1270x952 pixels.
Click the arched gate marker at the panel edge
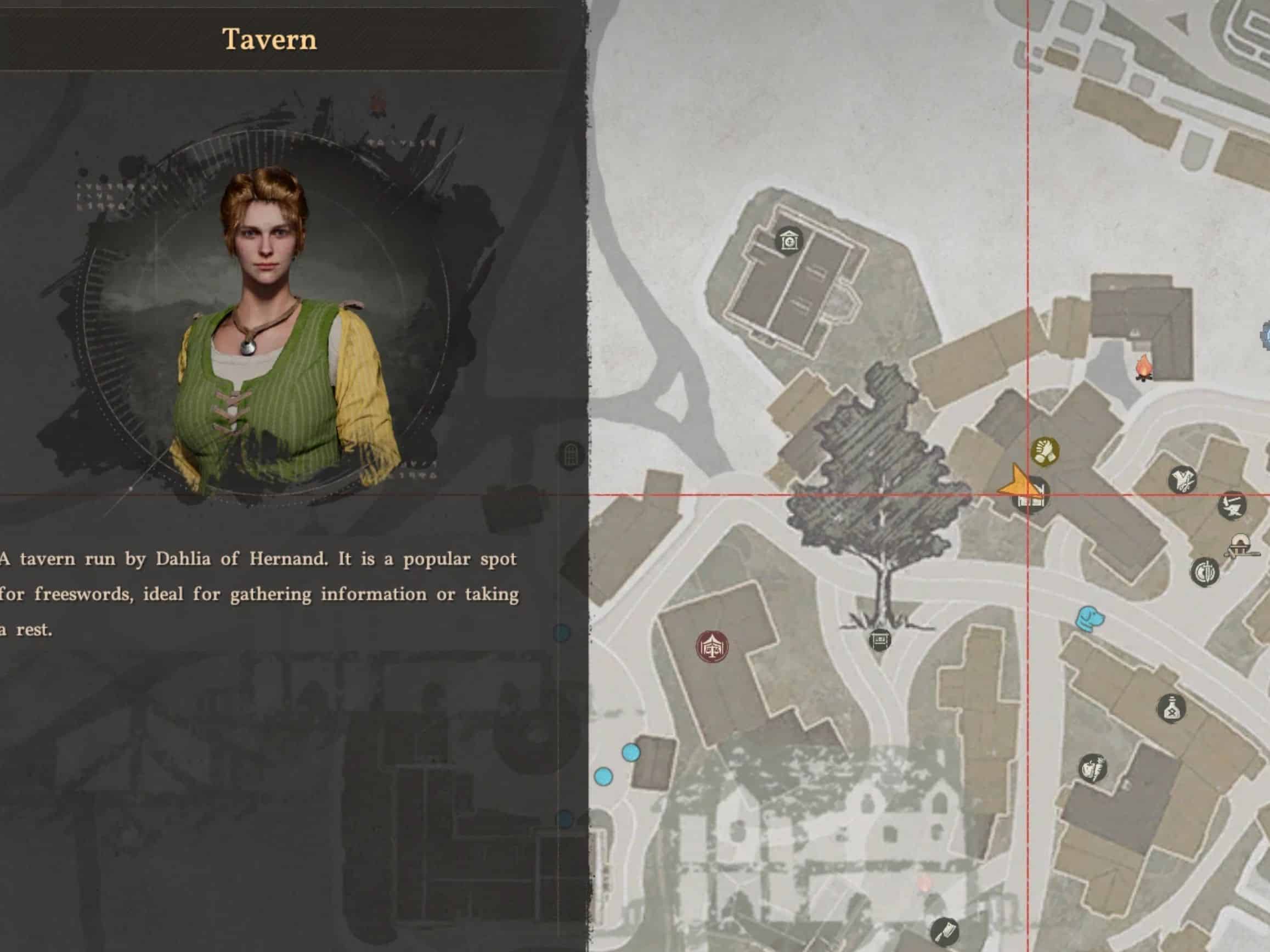click(x=571, y=455)
